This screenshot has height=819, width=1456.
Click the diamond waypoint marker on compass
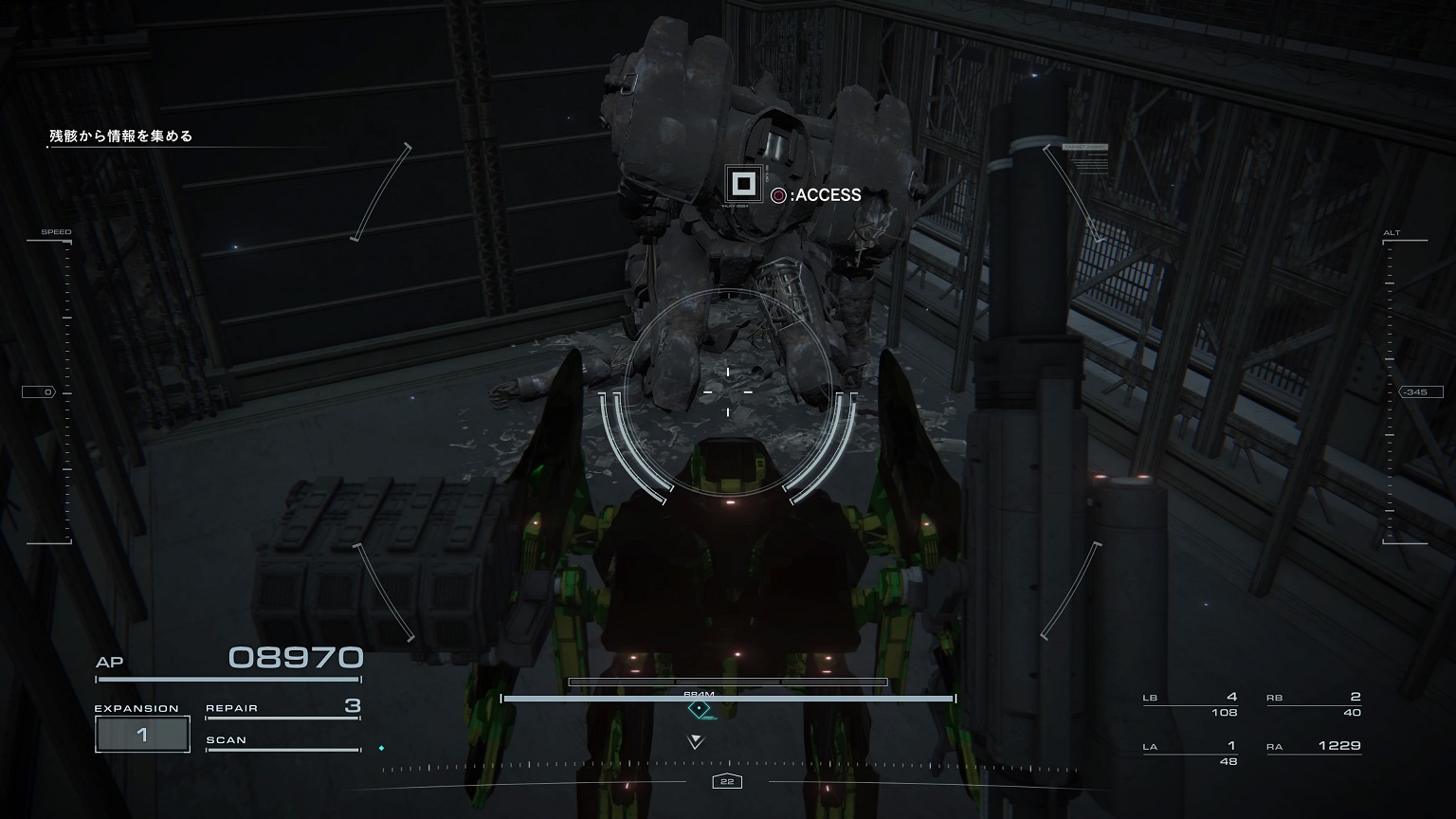700,709
